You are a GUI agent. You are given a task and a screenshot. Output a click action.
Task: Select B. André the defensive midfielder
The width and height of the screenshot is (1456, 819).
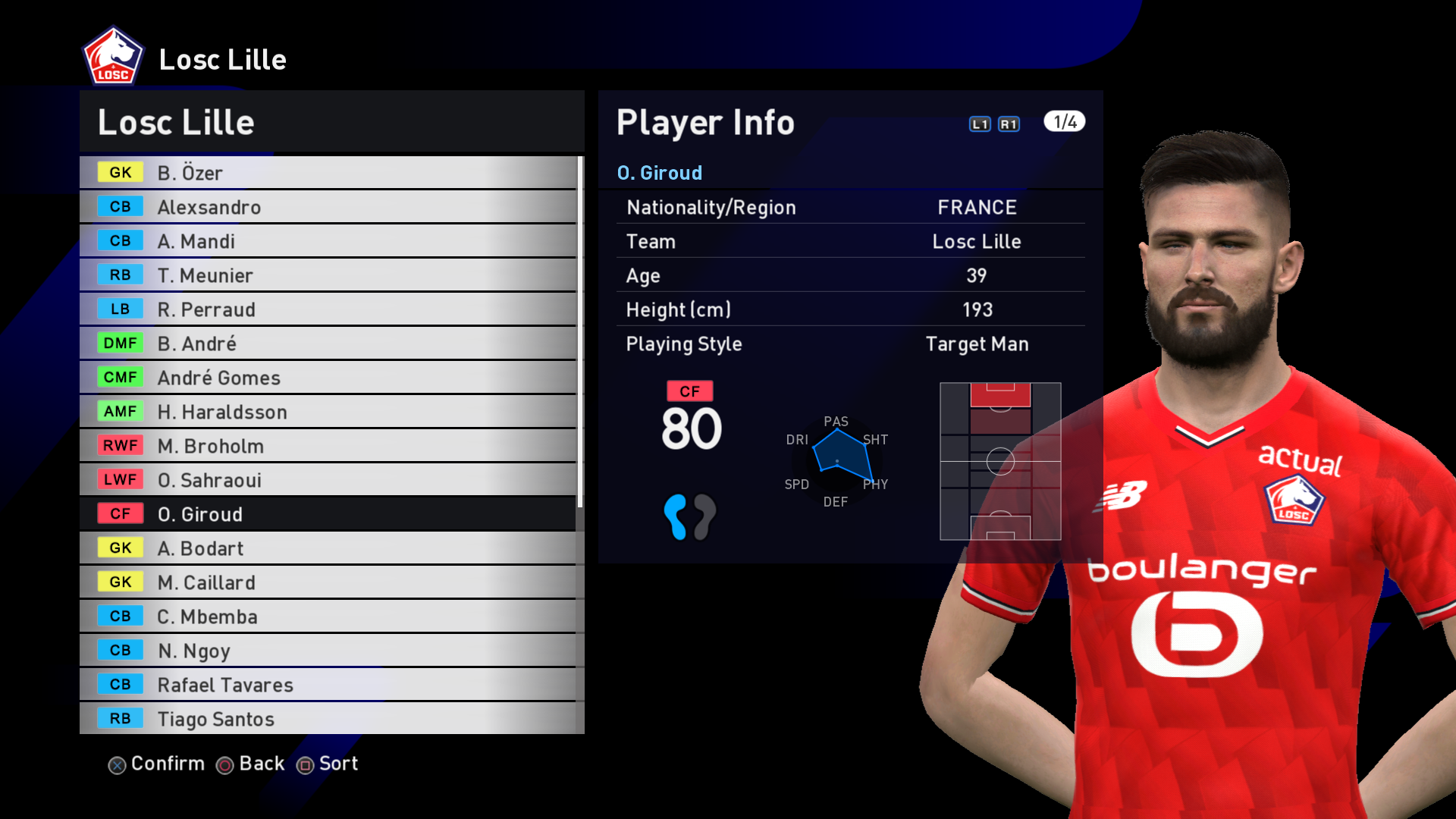click(328, 344)
